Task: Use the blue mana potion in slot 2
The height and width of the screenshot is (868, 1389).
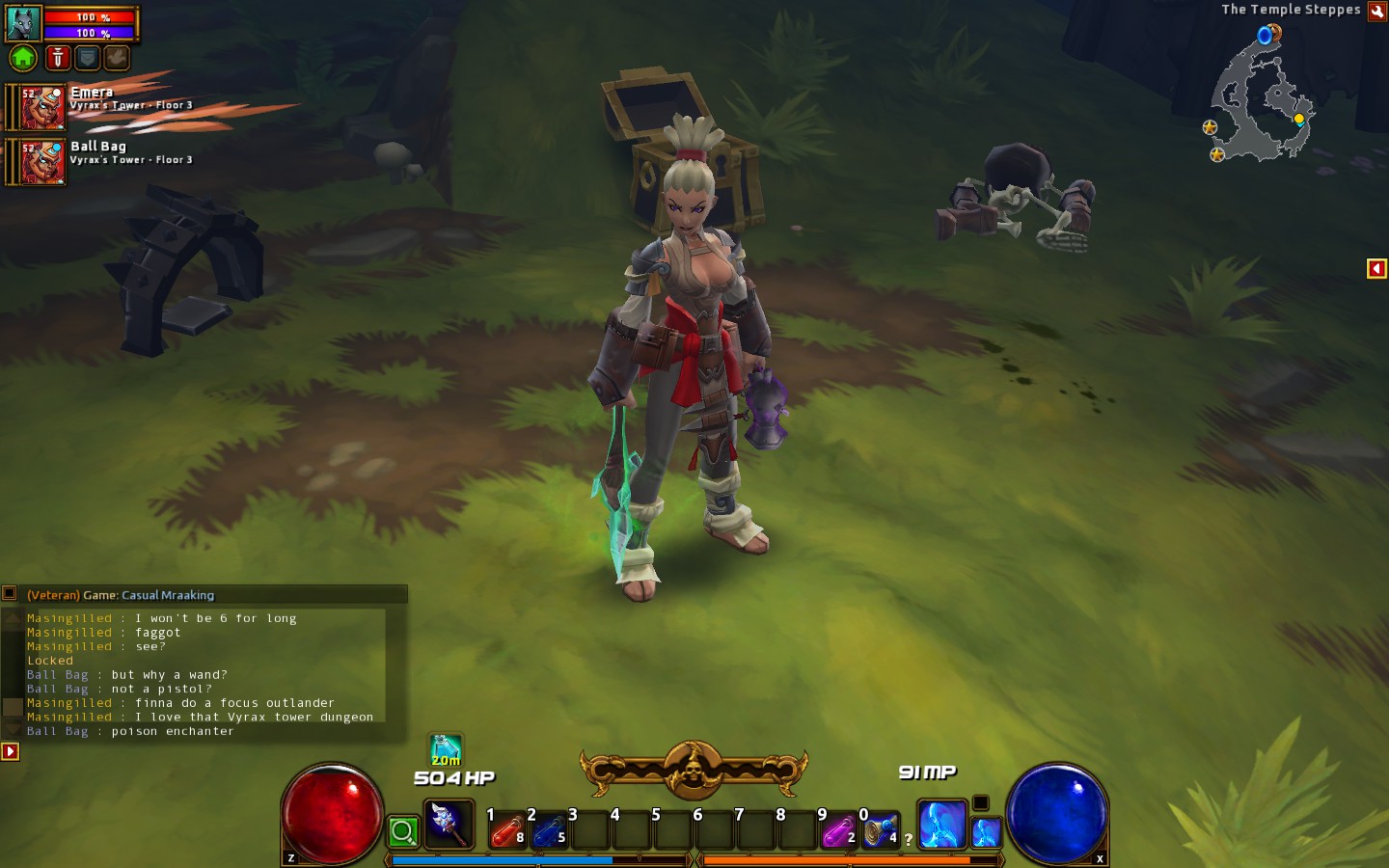Action: point(548,830)
